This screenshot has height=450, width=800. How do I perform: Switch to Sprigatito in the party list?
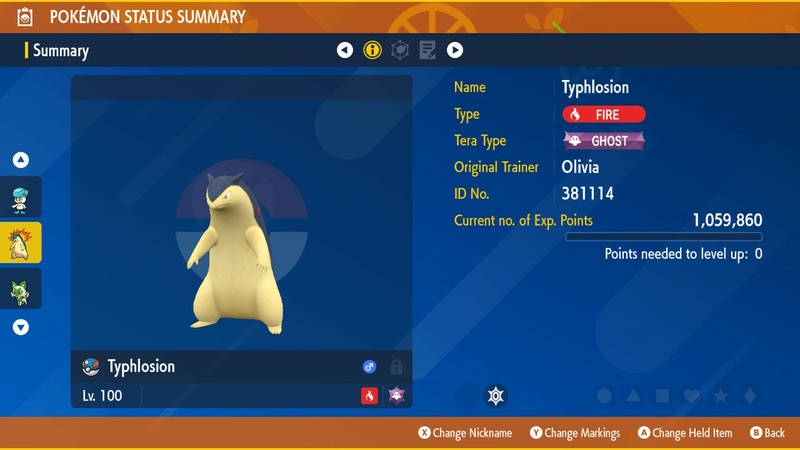click(21, 288)
